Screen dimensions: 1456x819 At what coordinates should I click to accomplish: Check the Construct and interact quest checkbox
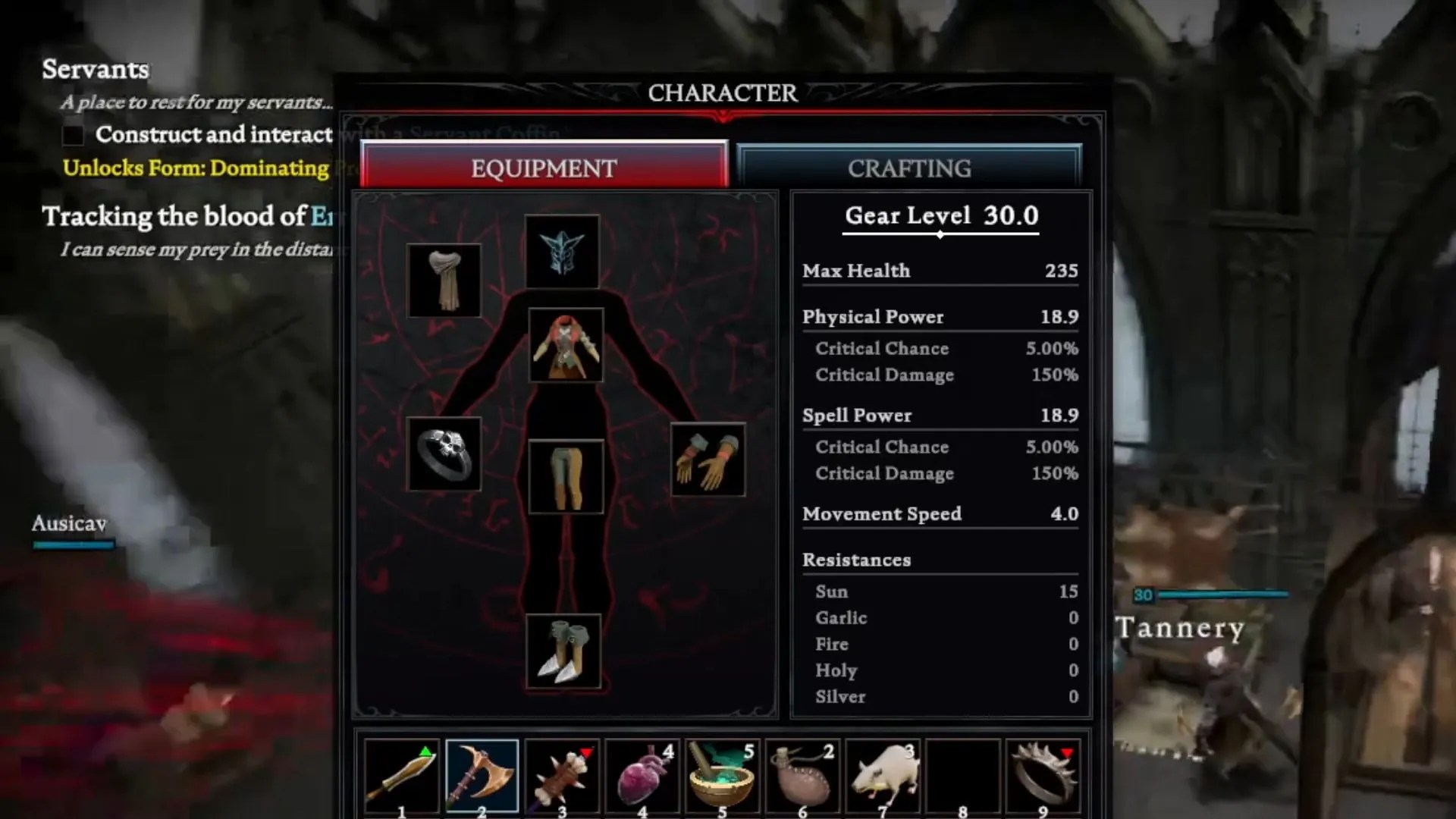(x=73, y=134)
